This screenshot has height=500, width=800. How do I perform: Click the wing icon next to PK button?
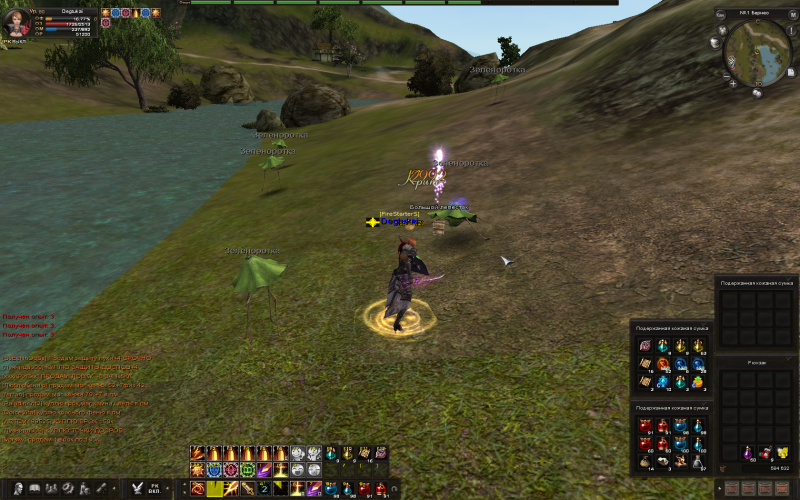137,488
